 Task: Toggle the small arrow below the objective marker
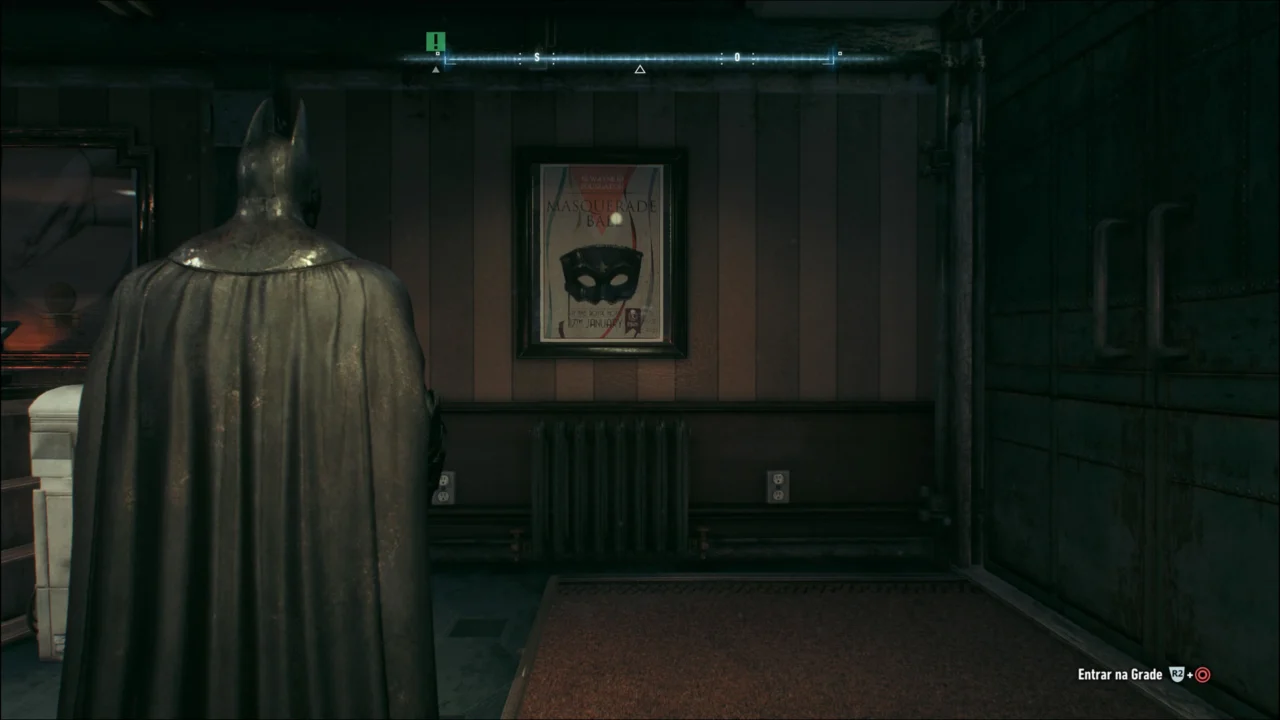click(435, 69)
